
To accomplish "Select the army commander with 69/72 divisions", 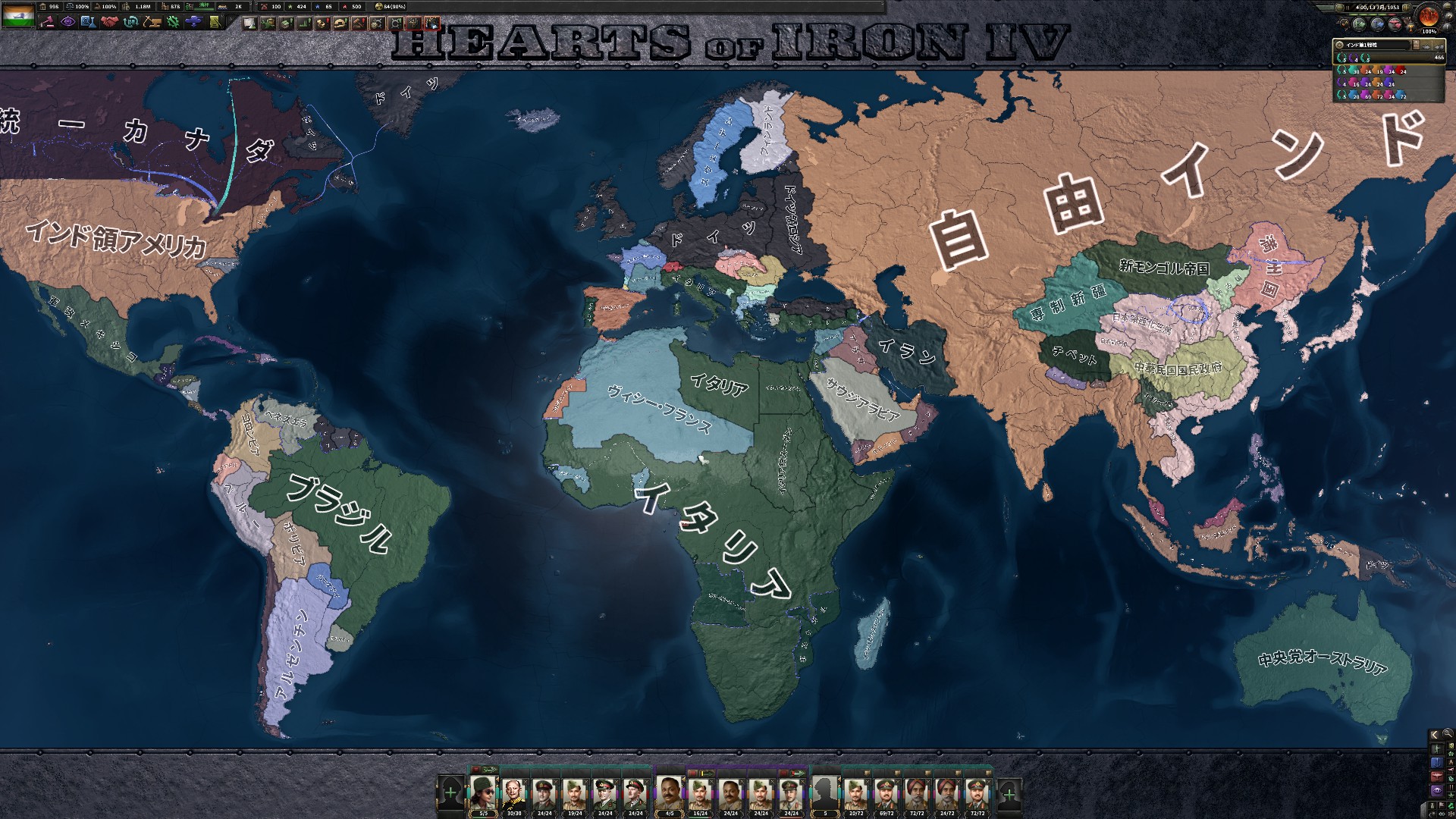I will point(886,794).
